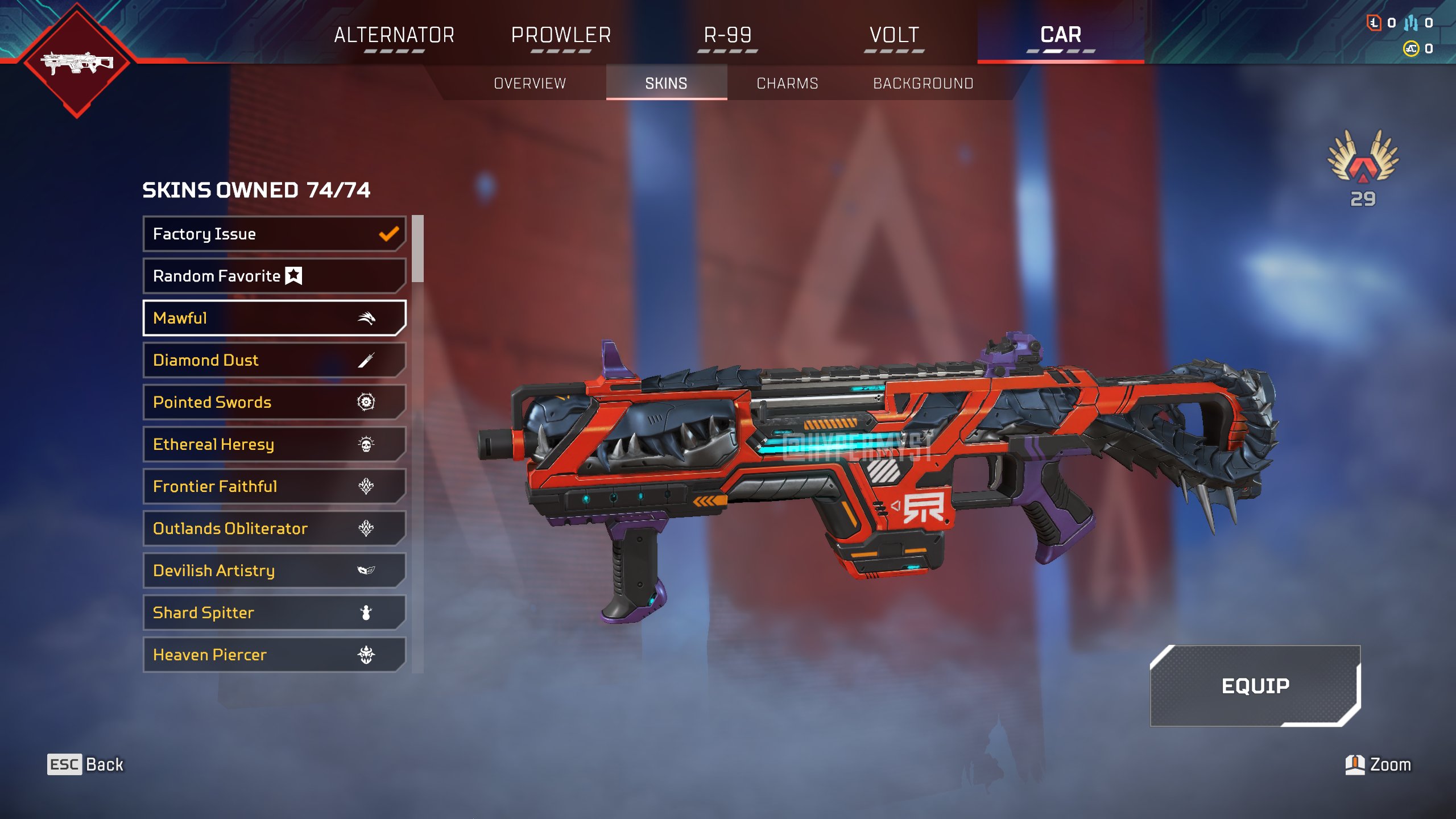Equip the selected weapon skin

(x=1255, y=686)
